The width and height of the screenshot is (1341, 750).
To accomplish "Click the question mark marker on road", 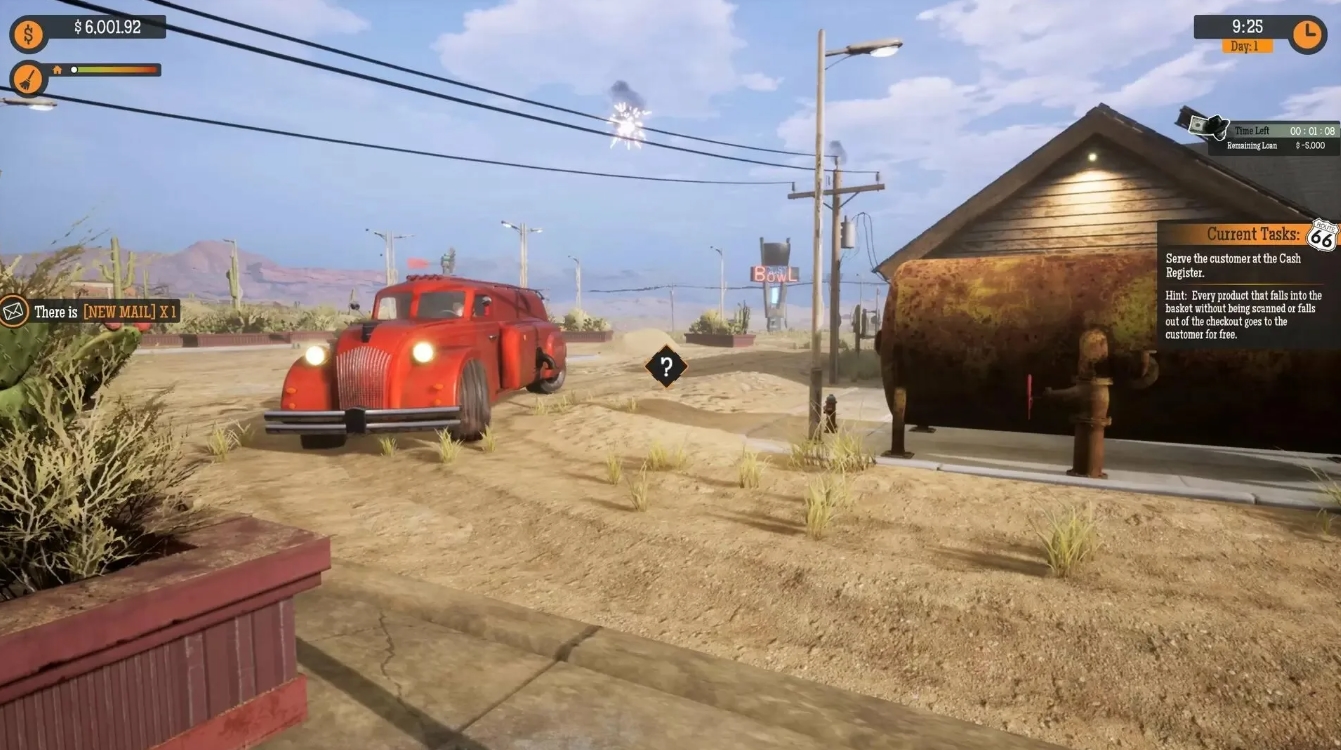I will [666, 367].
